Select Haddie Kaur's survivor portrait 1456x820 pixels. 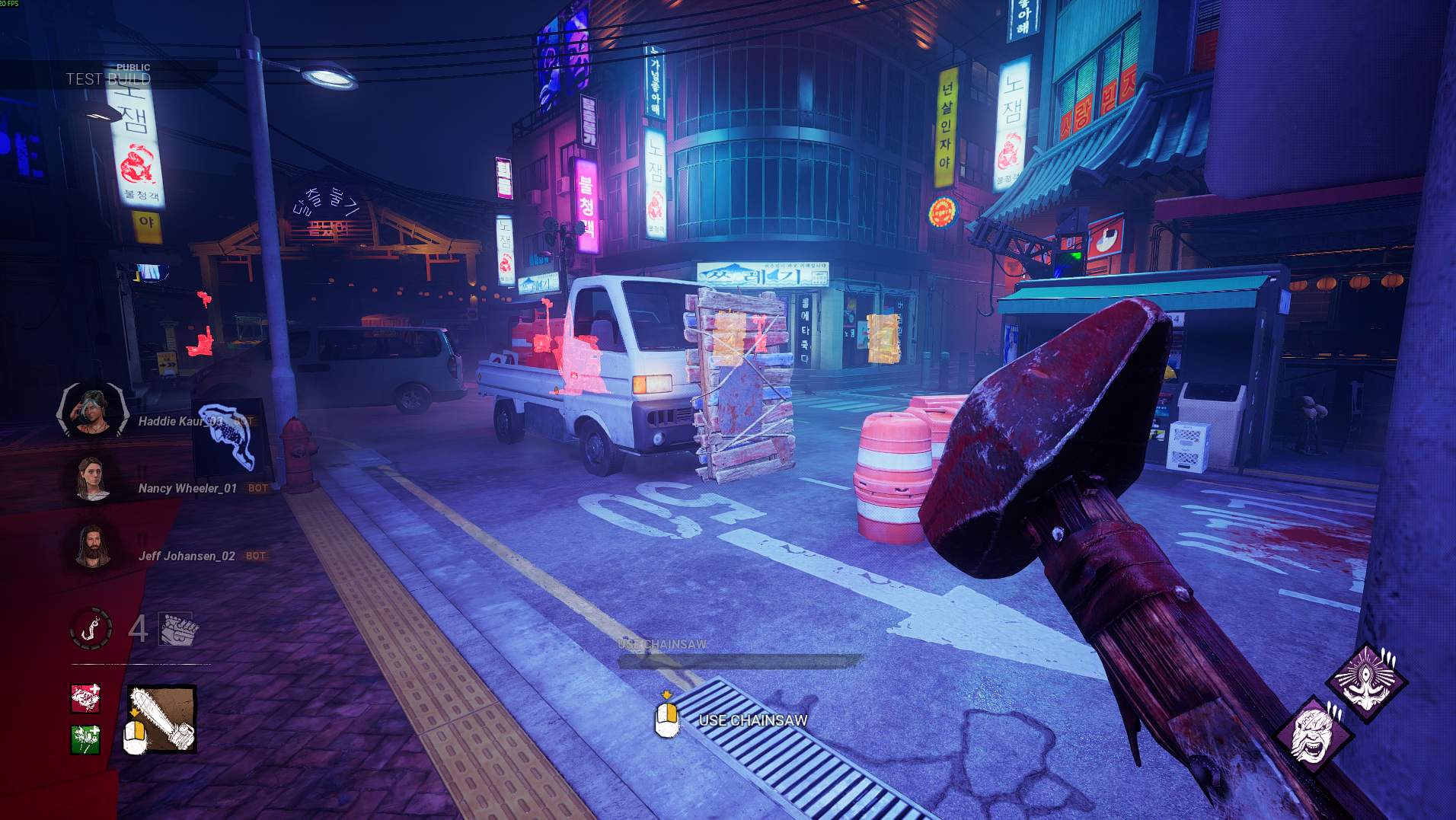(x=93, y=412)
